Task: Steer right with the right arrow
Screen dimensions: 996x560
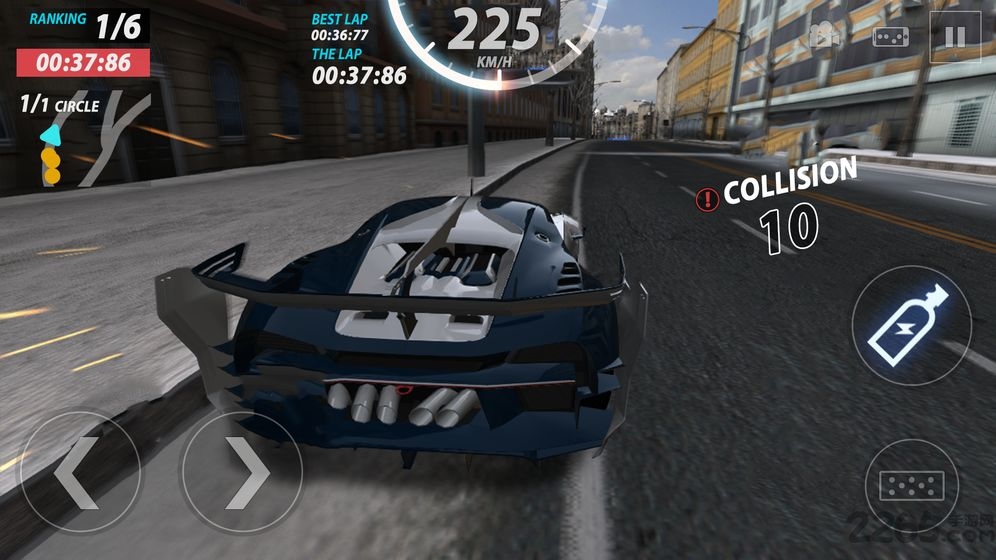Action: (x=241, y=471)
